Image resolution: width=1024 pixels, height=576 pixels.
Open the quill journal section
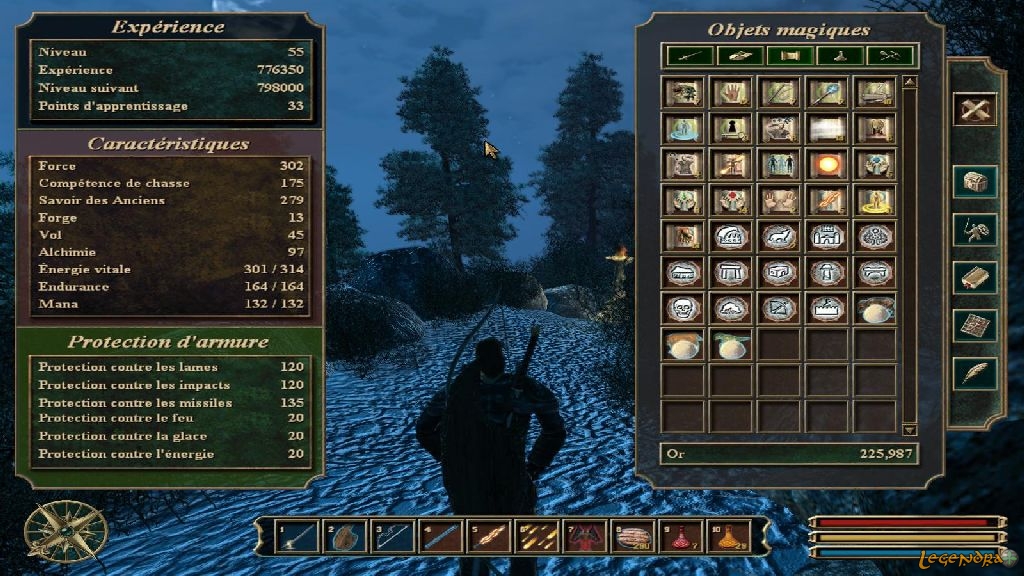pyautogui.click(x=974, y=372)
